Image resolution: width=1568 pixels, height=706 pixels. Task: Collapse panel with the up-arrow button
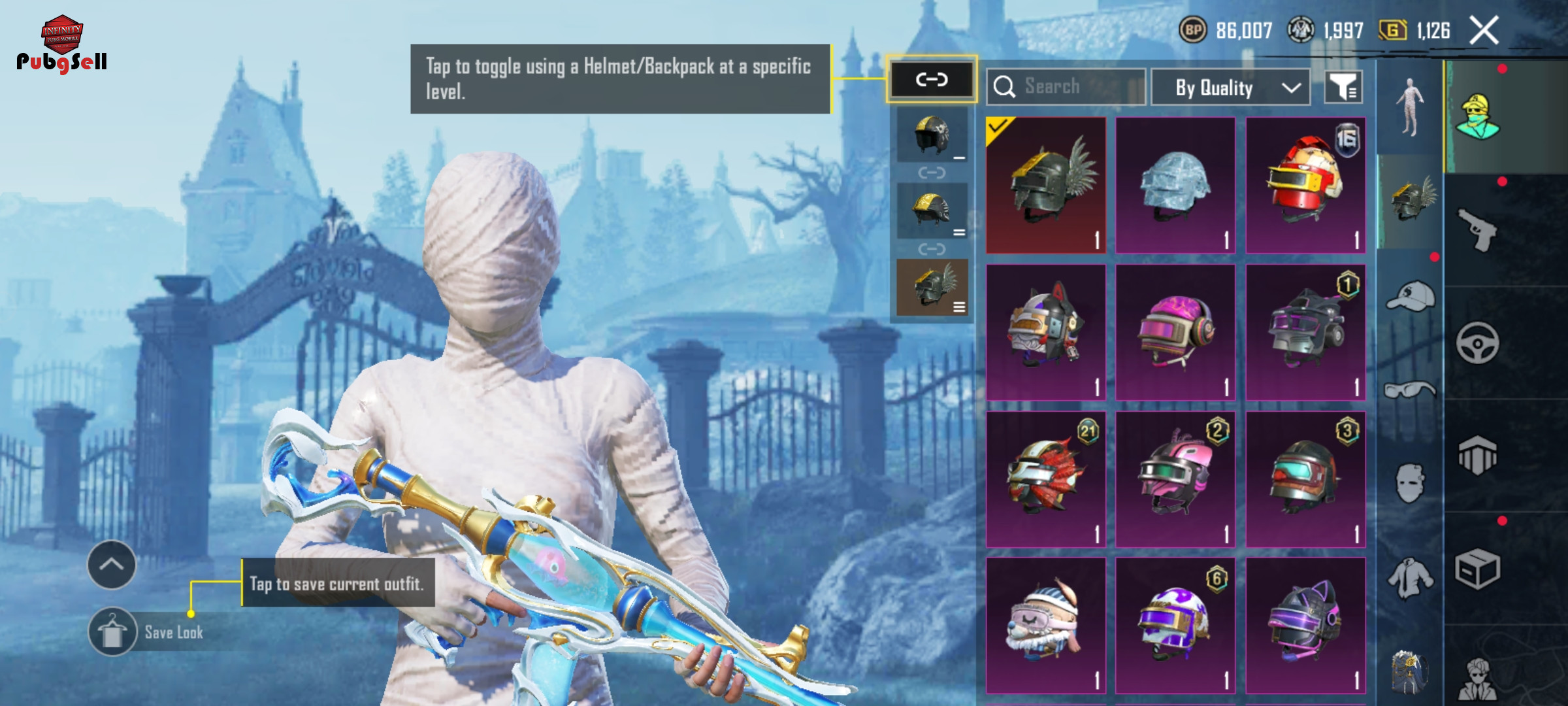112,565
